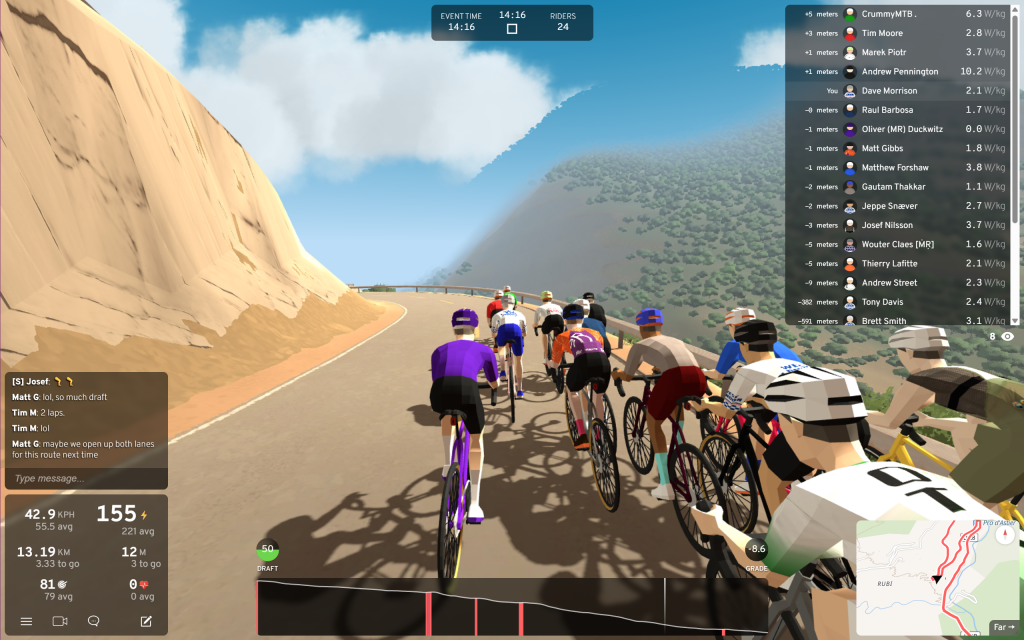1024x640 pixels.
Task: Click the video camera icon
Action: tap(60, 621)
